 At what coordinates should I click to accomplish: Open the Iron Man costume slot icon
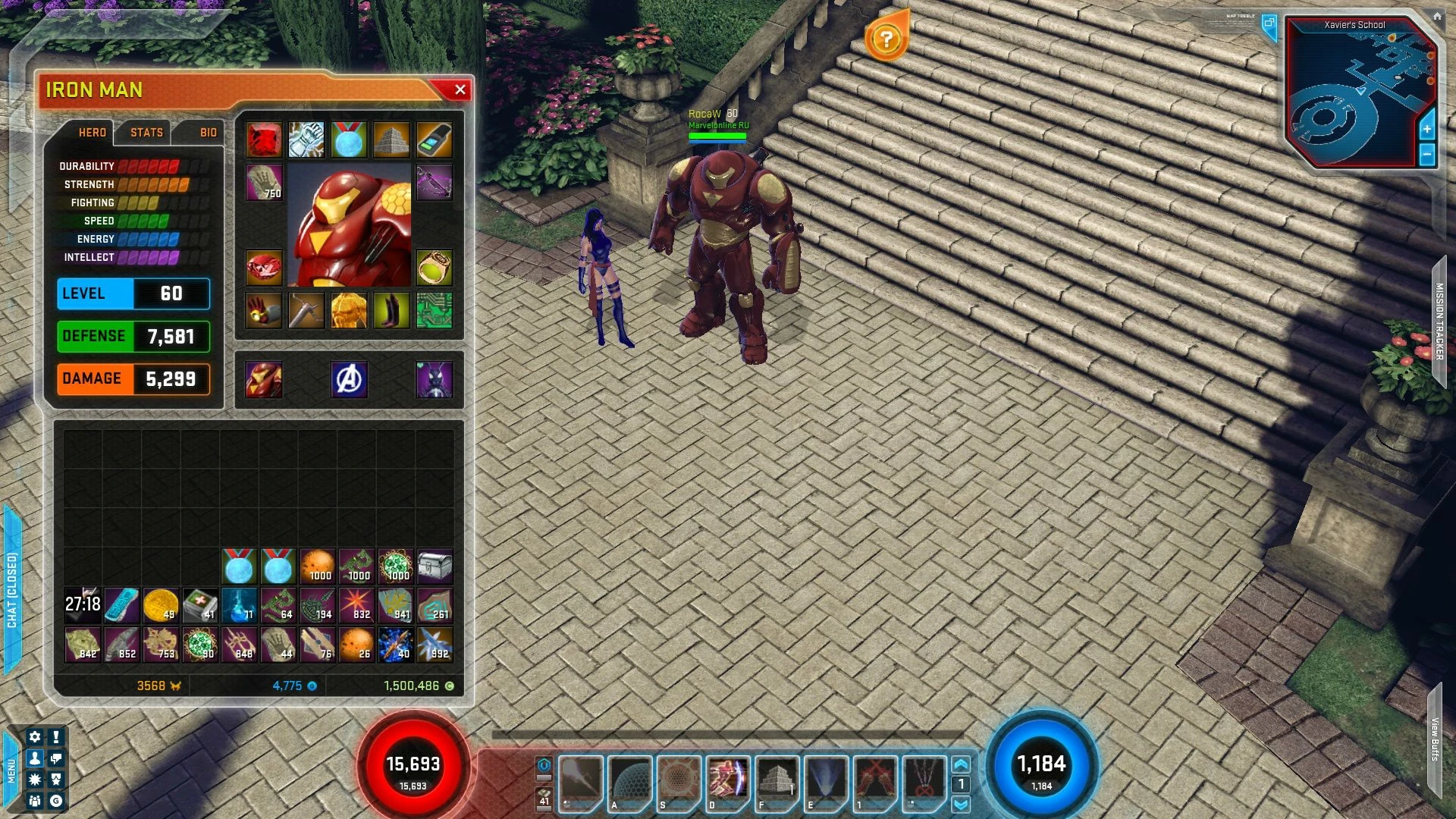(x=264, y=380)
